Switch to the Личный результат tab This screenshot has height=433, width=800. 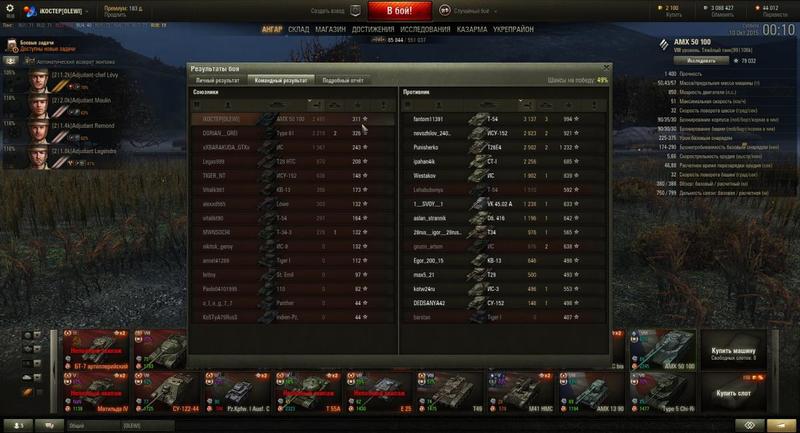[x=217, y=79]
